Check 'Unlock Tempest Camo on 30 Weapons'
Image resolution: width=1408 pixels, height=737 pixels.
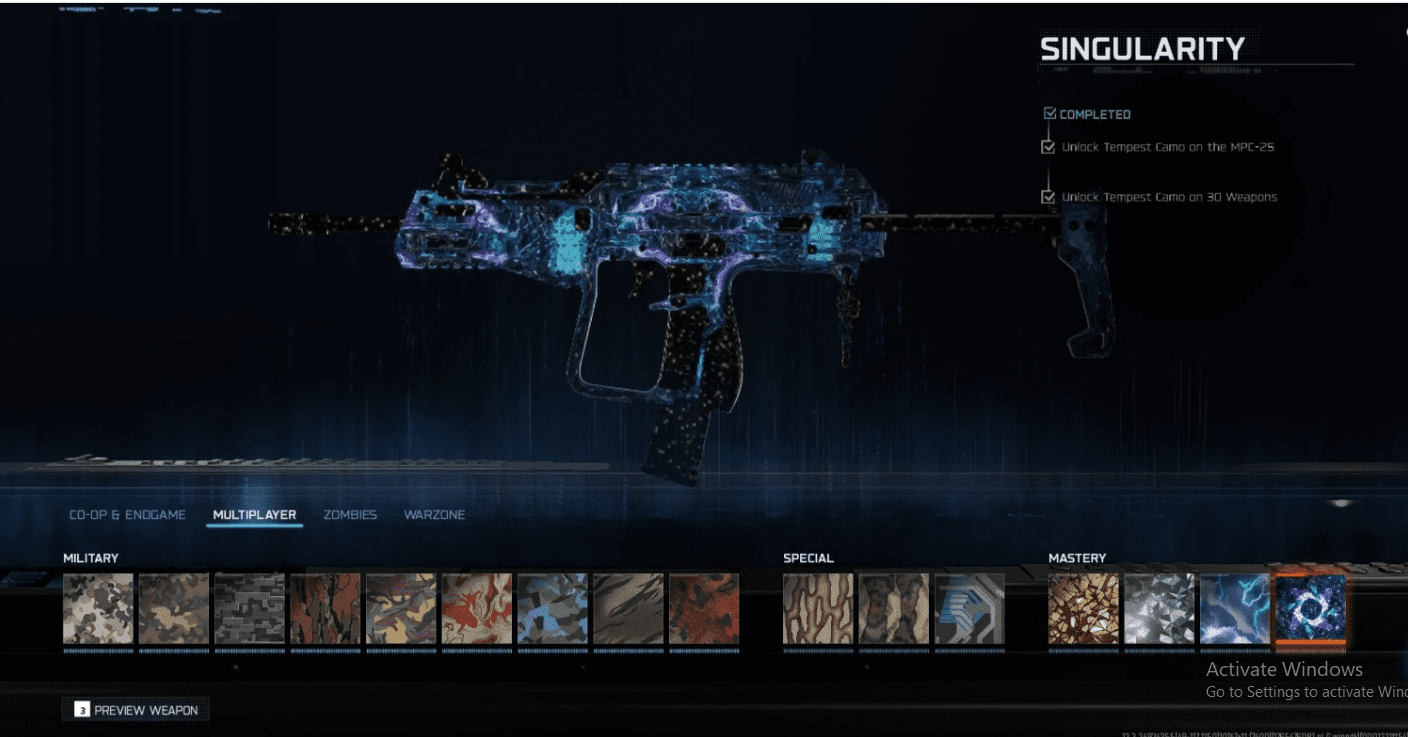(x=1047, y=197)
